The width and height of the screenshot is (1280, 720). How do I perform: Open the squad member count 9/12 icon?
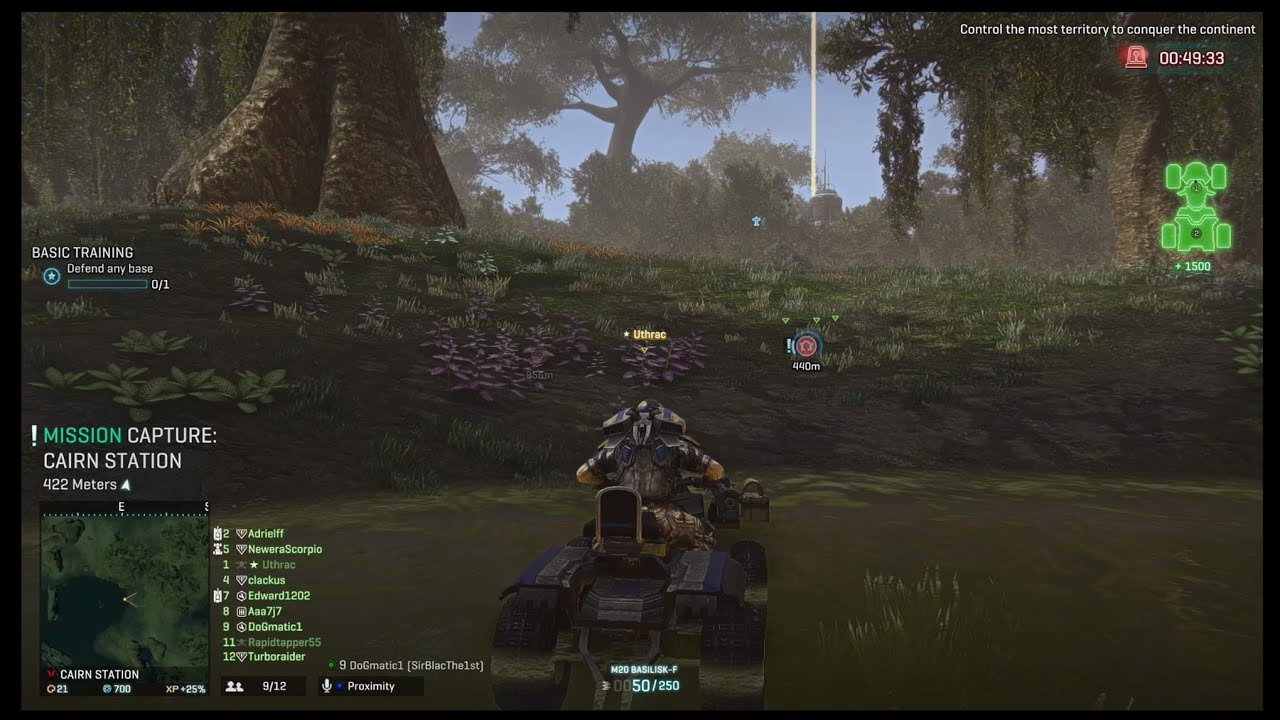(235, 686)
